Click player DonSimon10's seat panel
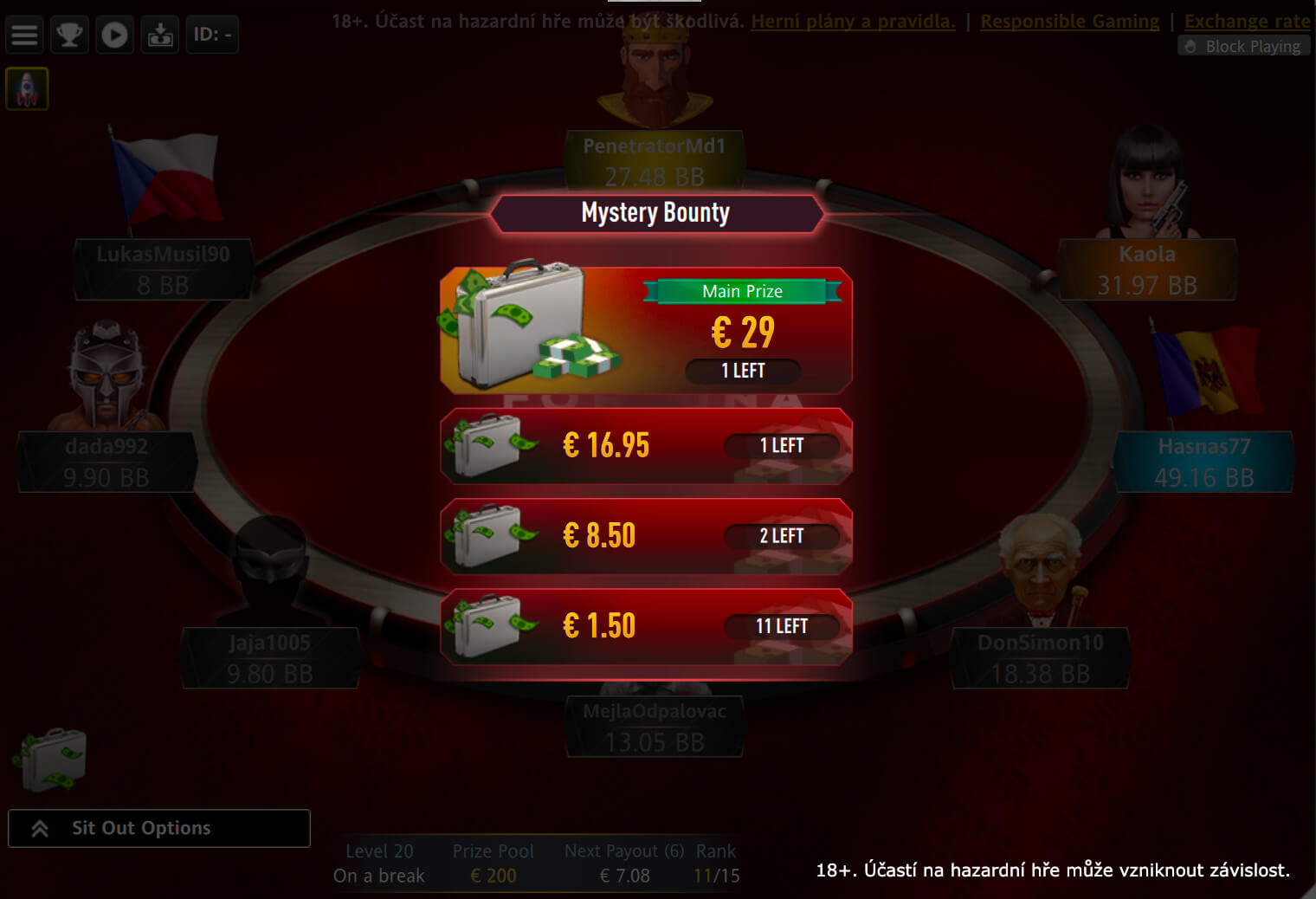The height and width of the screenshot is (899, 1316). (1040, 658)
